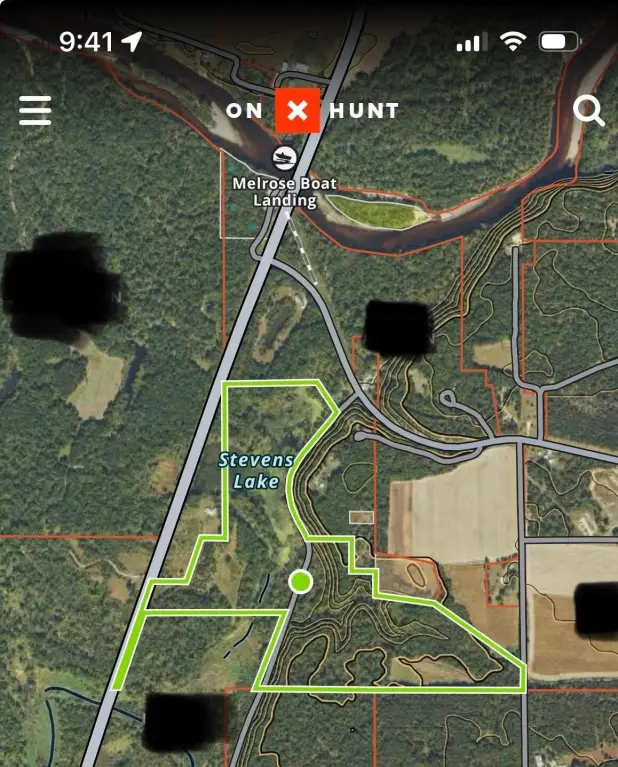Viewport: 618px width, 767px height.
Task: Select the Melrose Boat Landing marker
Action: (284, 158)
